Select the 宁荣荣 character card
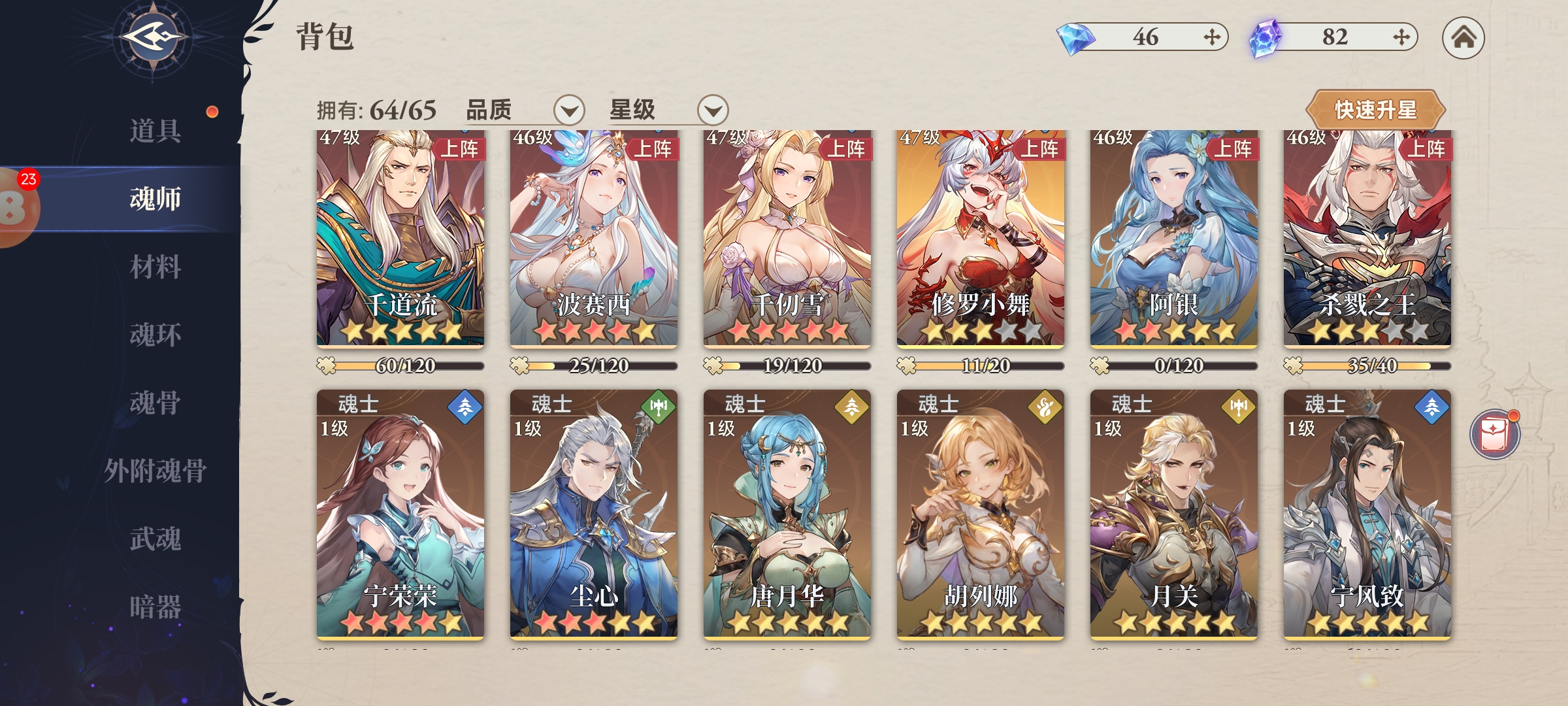This screenshot has width=1568, height=706. [x=400, y=513]
